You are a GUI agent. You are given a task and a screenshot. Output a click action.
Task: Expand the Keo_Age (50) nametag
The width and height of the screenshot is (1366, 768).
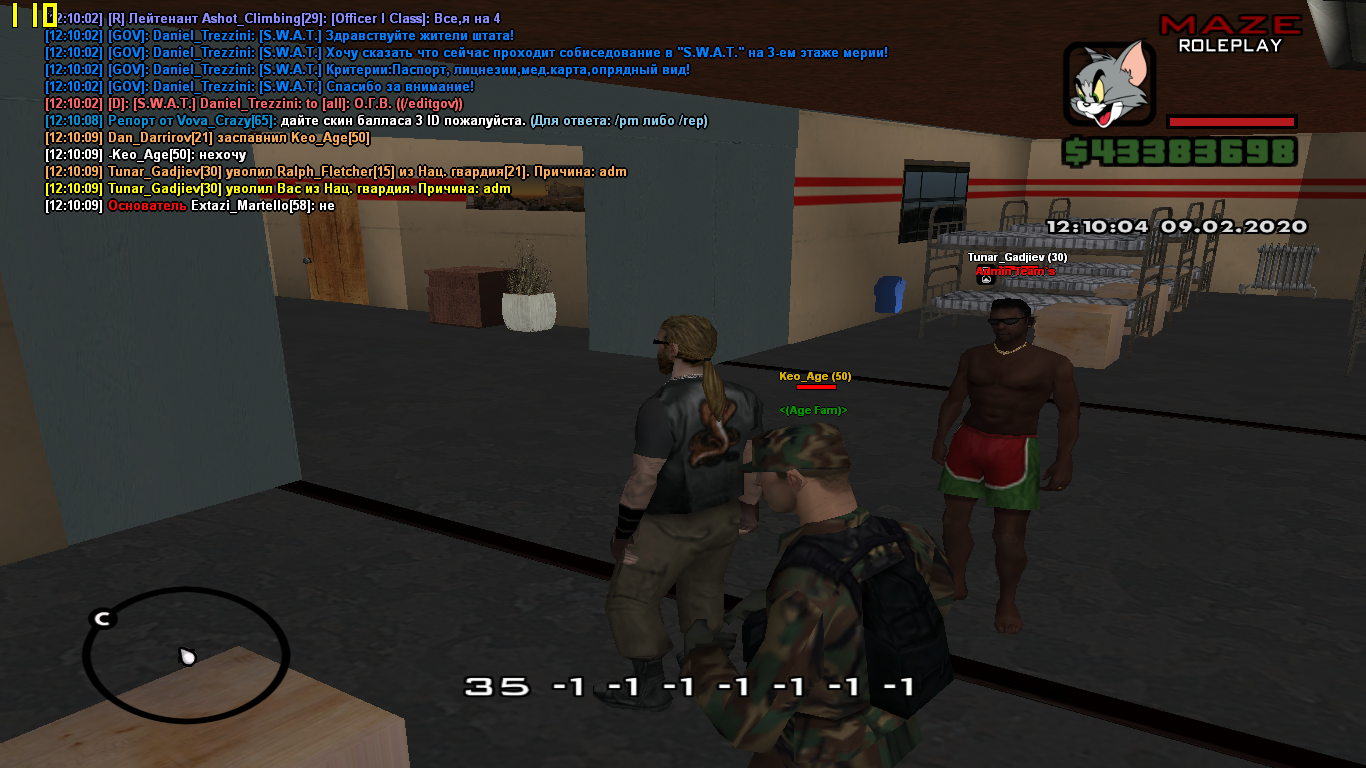[814, 377]
